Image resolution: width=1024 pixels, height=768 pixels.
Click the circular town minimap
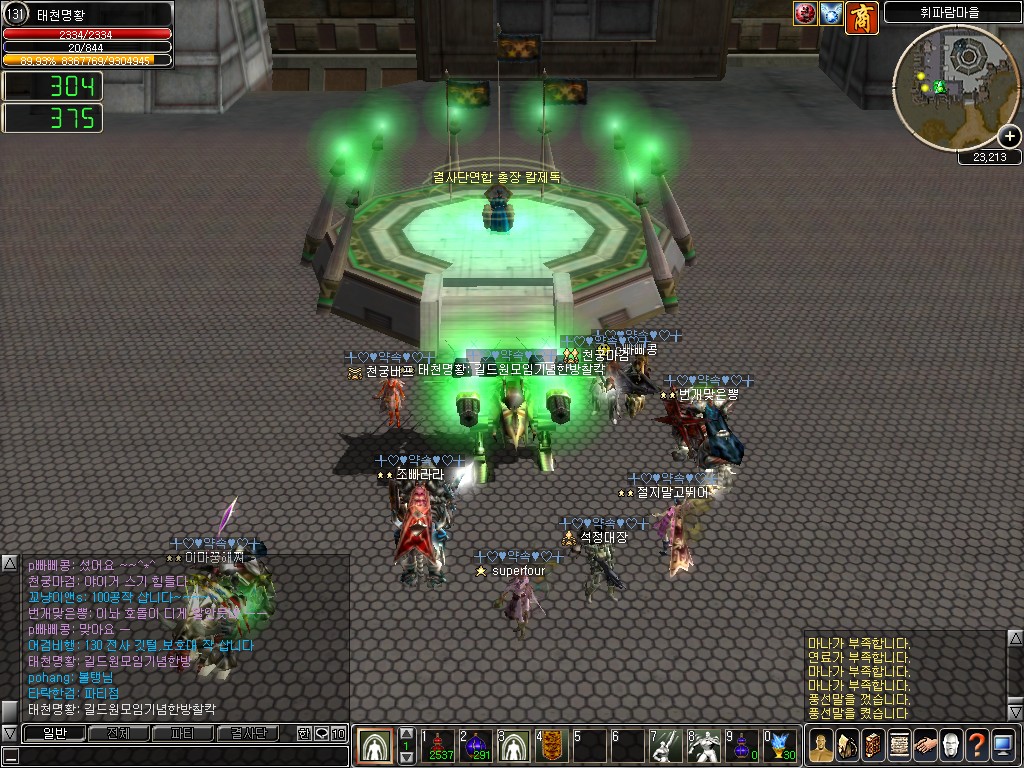955,88
